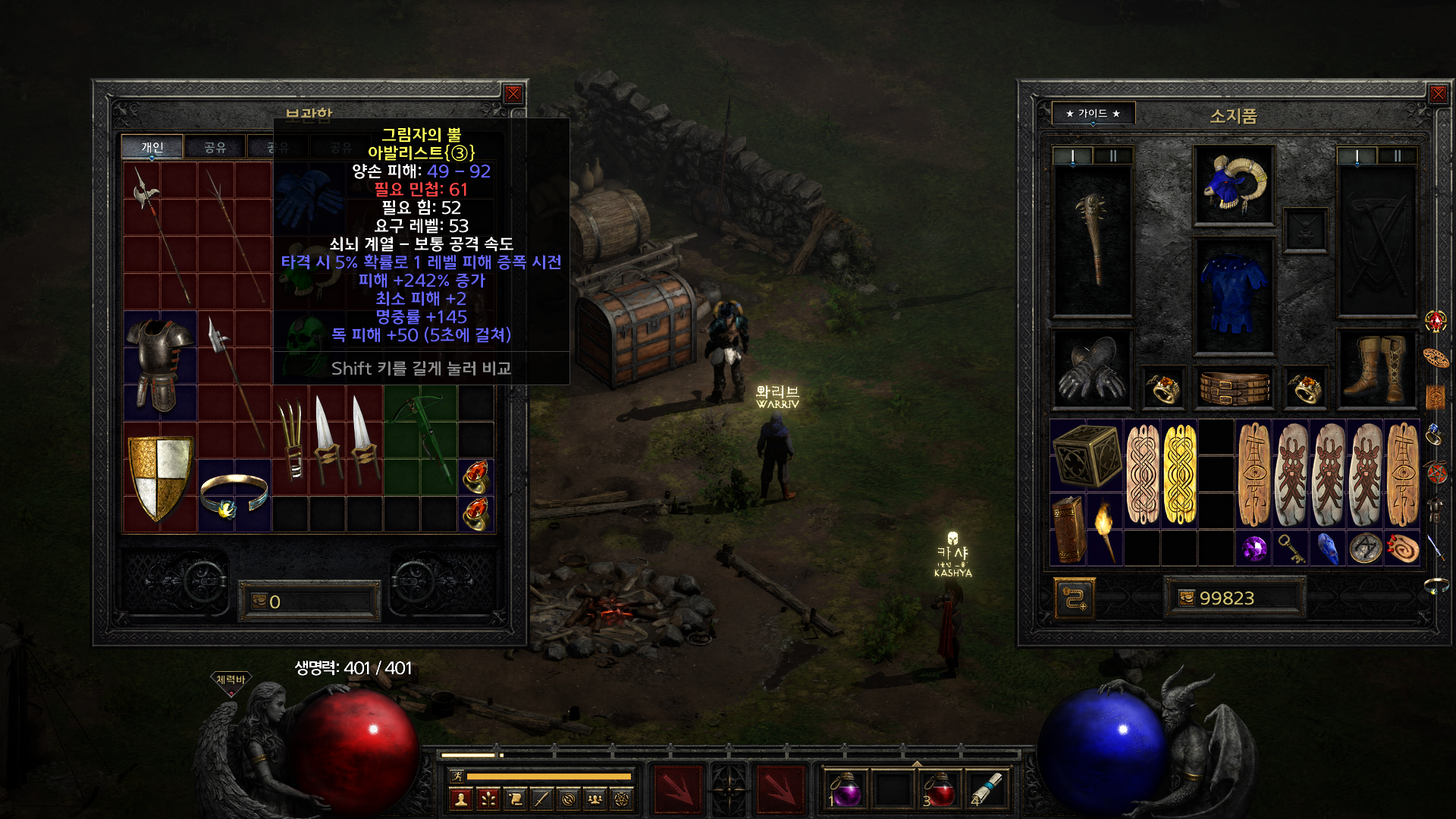Select the equipped horned blue helm

coord(1234,184)
